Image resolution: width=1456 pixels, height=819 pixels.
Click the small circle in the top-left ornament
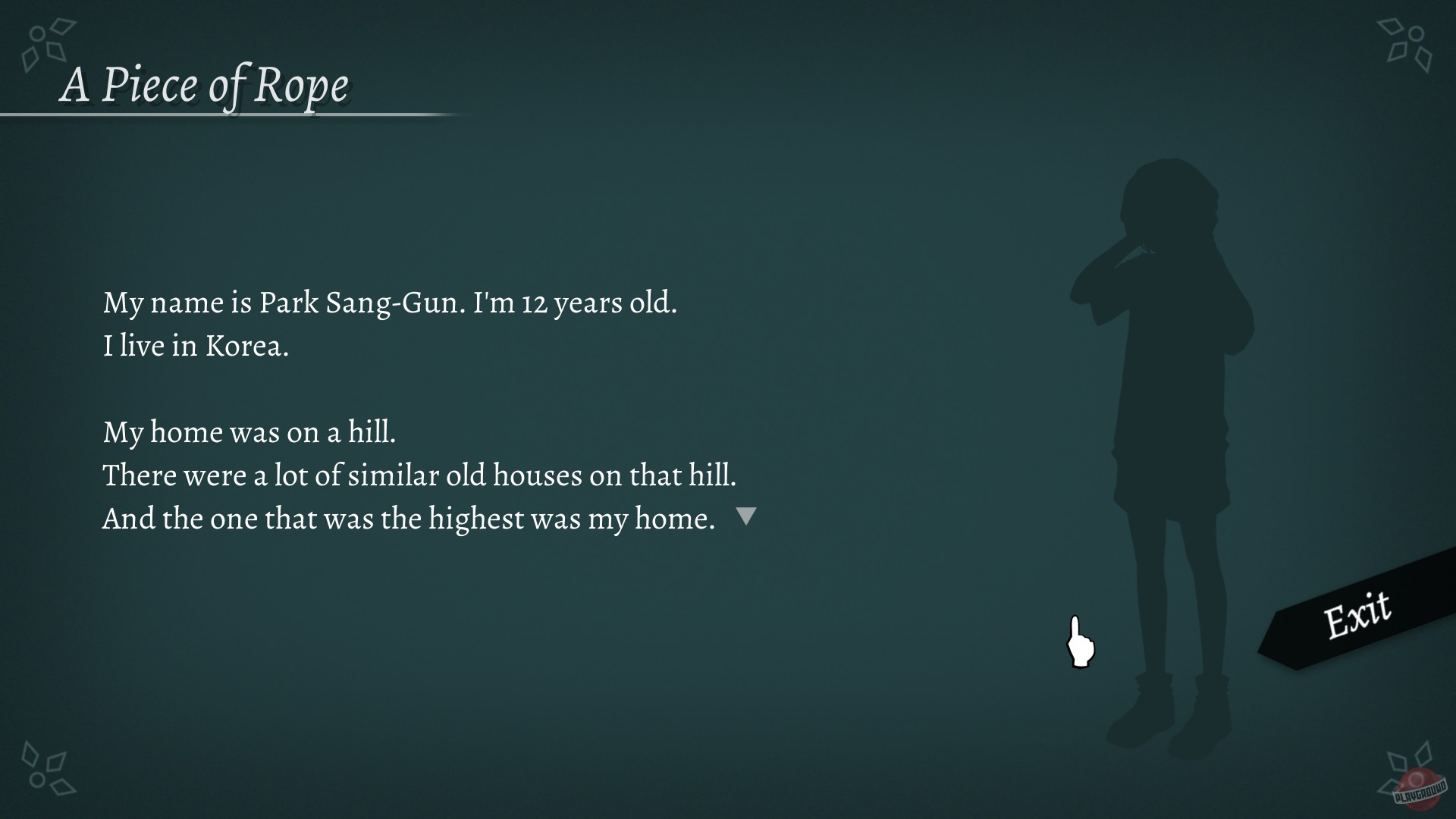(36, 34)
